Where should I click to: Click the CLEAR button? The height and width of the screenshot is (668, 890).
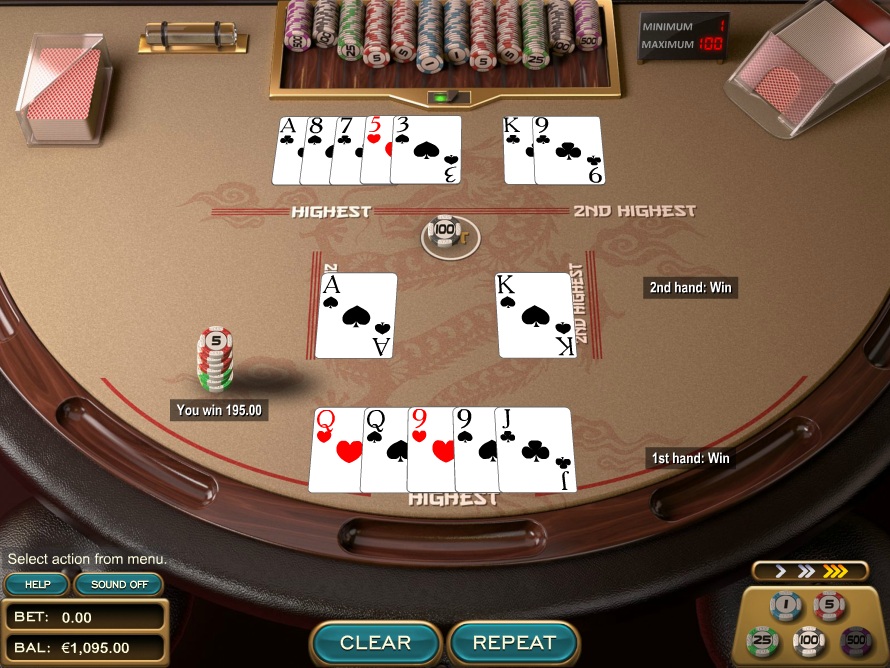pyautogui.click(x=376, y=642)
